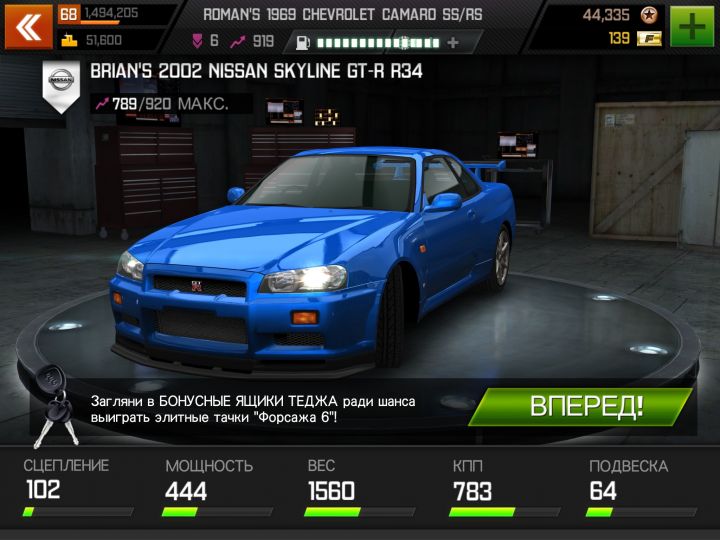Choose the ВЕС stat panel

click(351, 488)
